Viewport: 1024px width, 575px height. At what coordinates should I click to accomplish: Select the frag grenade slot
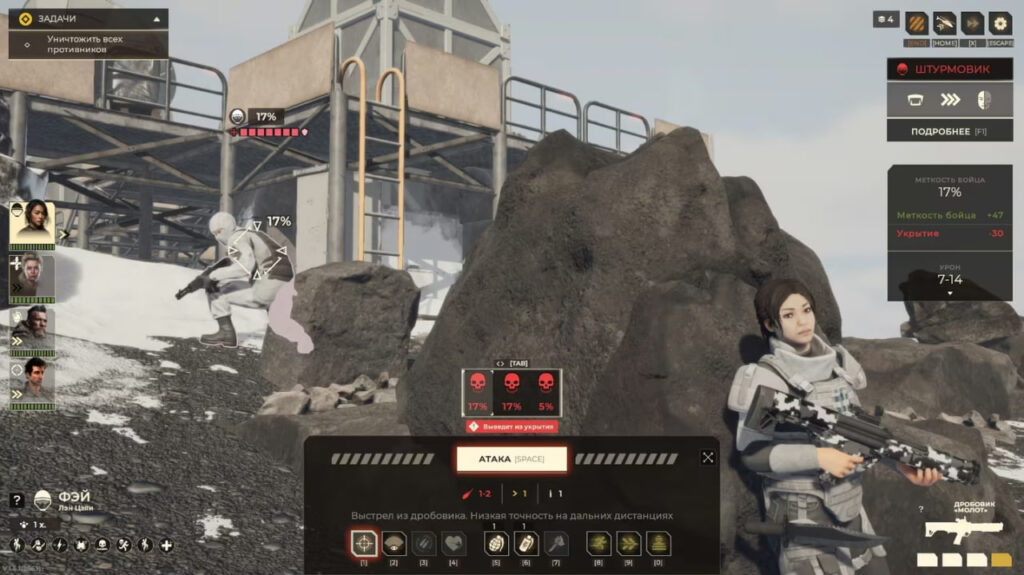click(x=496, y=544)
